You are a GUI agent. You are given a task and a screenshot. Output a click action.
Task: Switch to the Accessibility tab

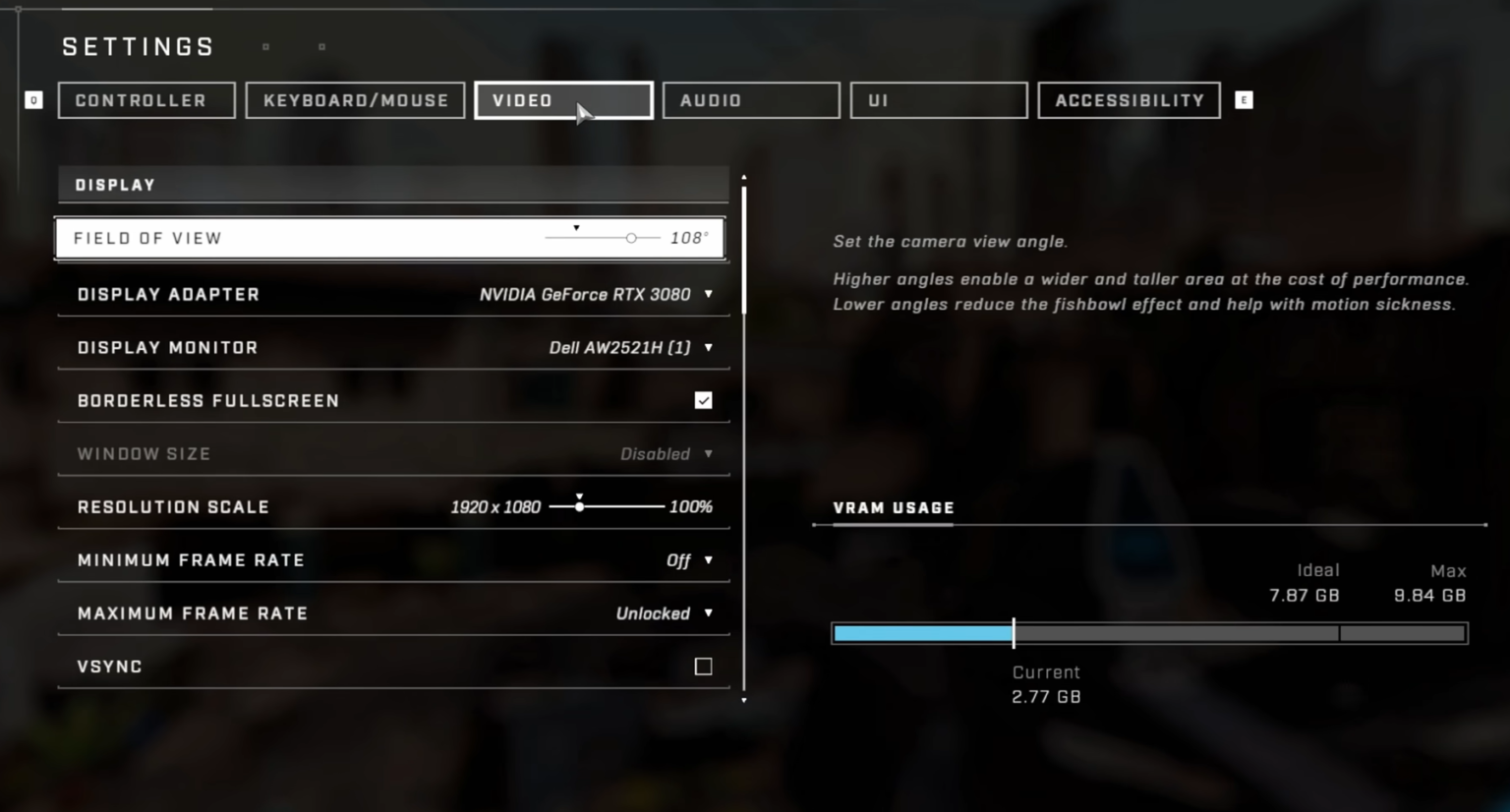[1129, 99]
